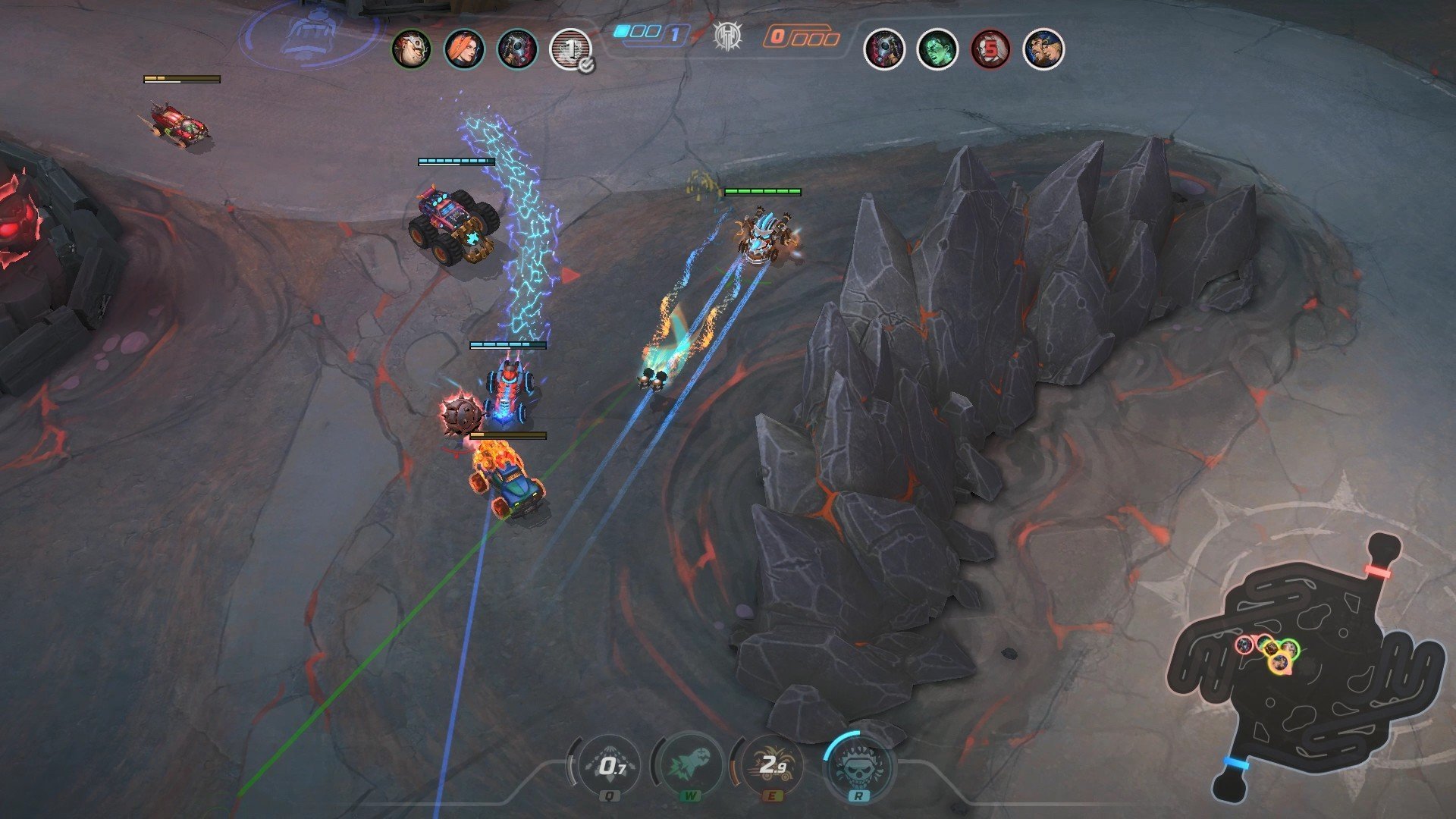This screenshot has width=1456, height=819.
Task: Select the green-faced enemy portrait
Action: click(937, 49)
